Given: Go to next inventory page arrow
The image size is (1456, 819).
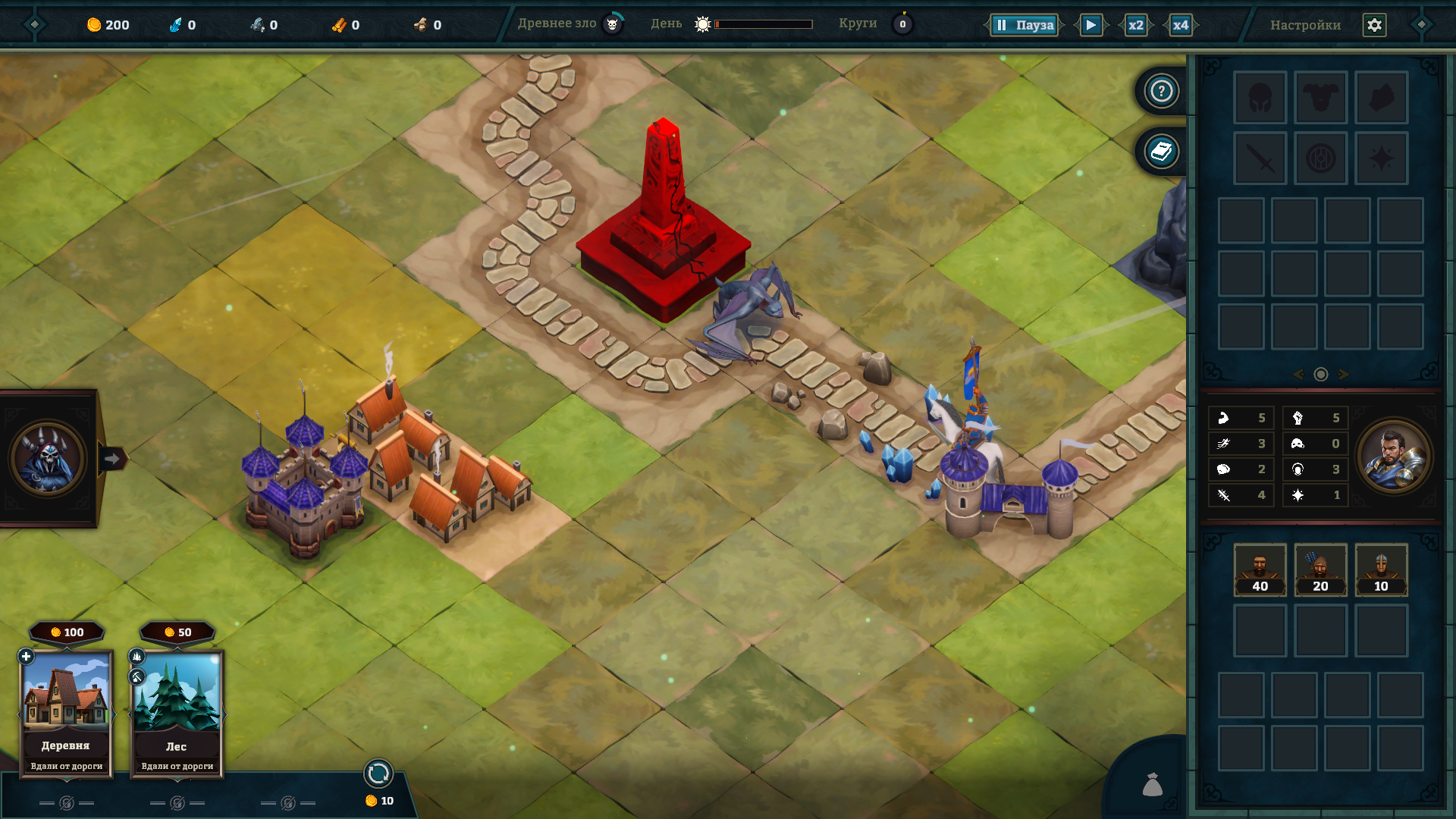Looking at the screenshot, I should [x=1344, y=375].
